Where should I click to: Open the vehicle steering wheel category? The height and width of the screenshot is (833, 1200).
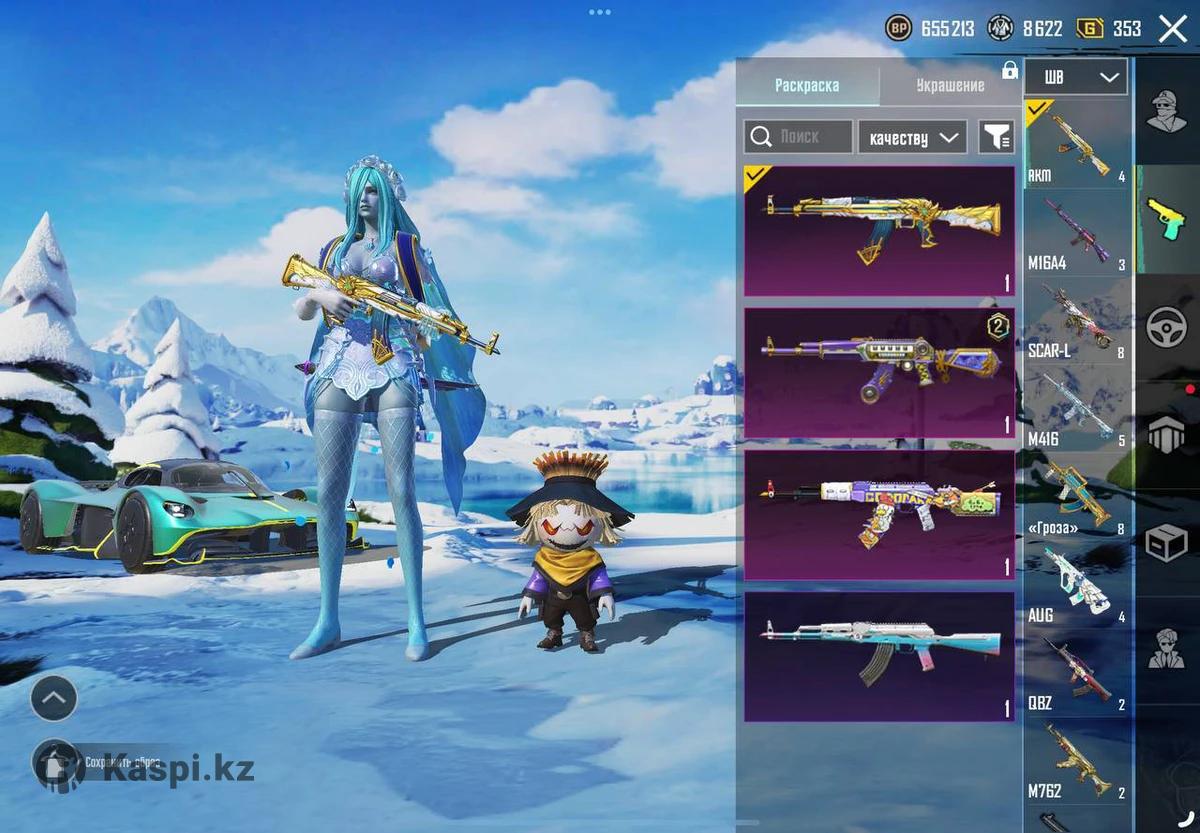1166,327
